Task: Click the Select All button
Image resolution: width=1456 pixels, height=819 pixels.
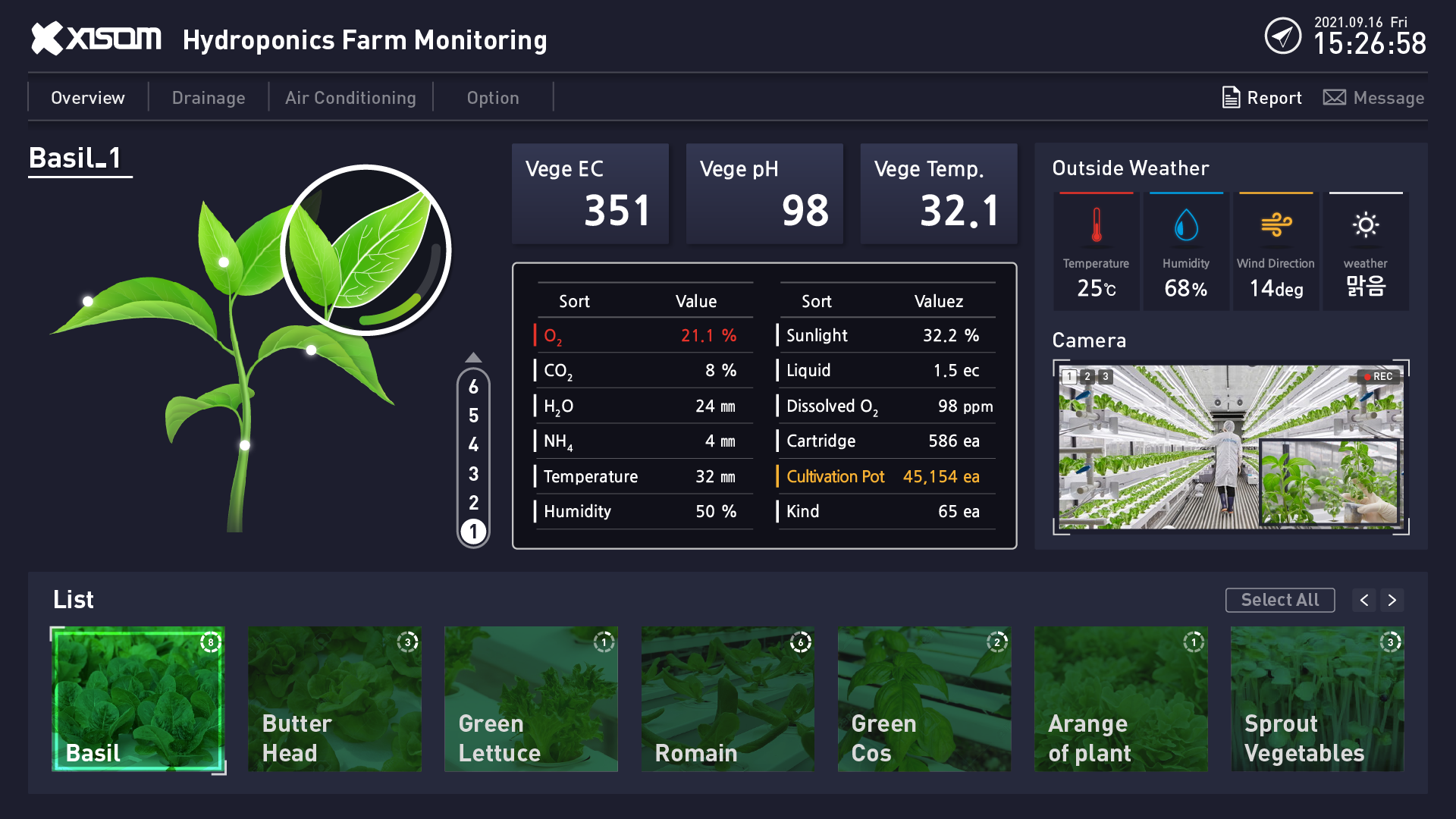Action: [x=1279, y=600]
